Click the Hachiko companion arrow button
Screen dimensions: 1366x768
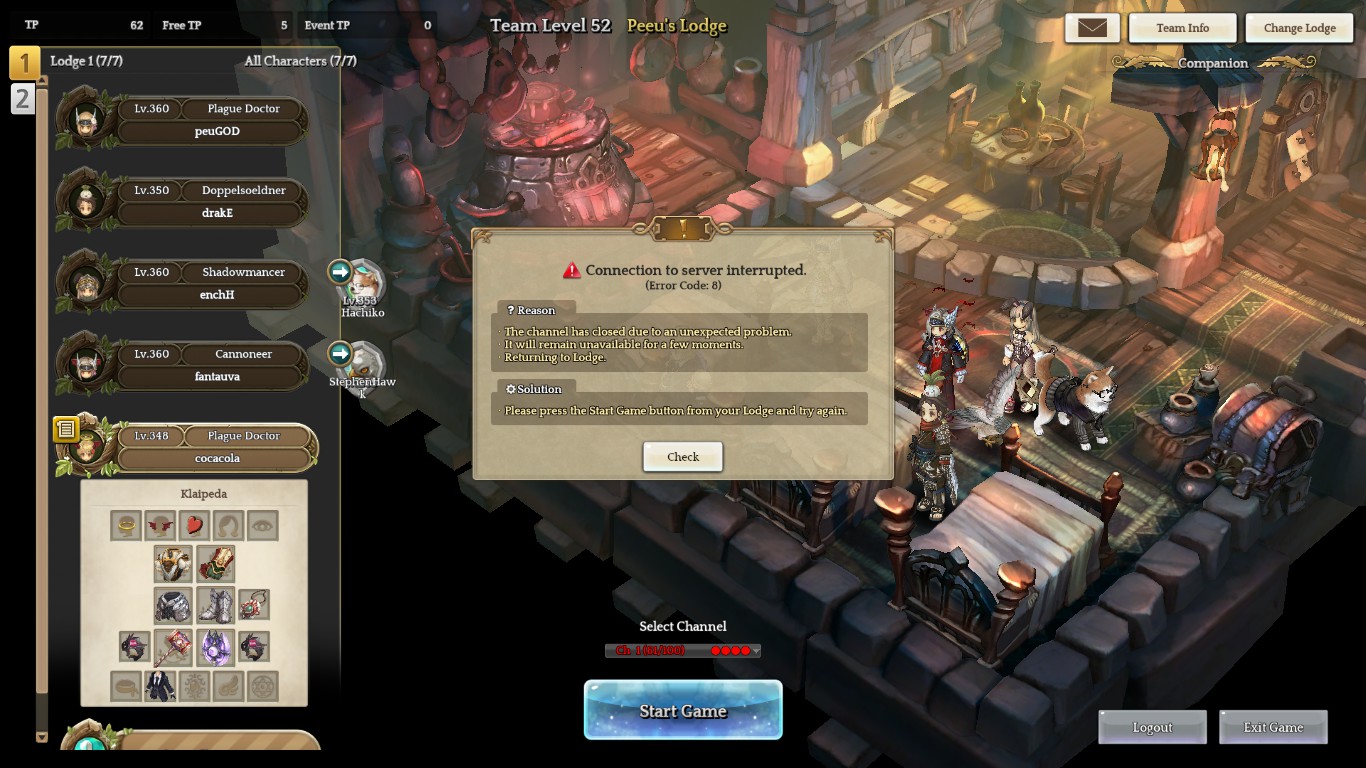pyautogui.click(x=340, y=271)
